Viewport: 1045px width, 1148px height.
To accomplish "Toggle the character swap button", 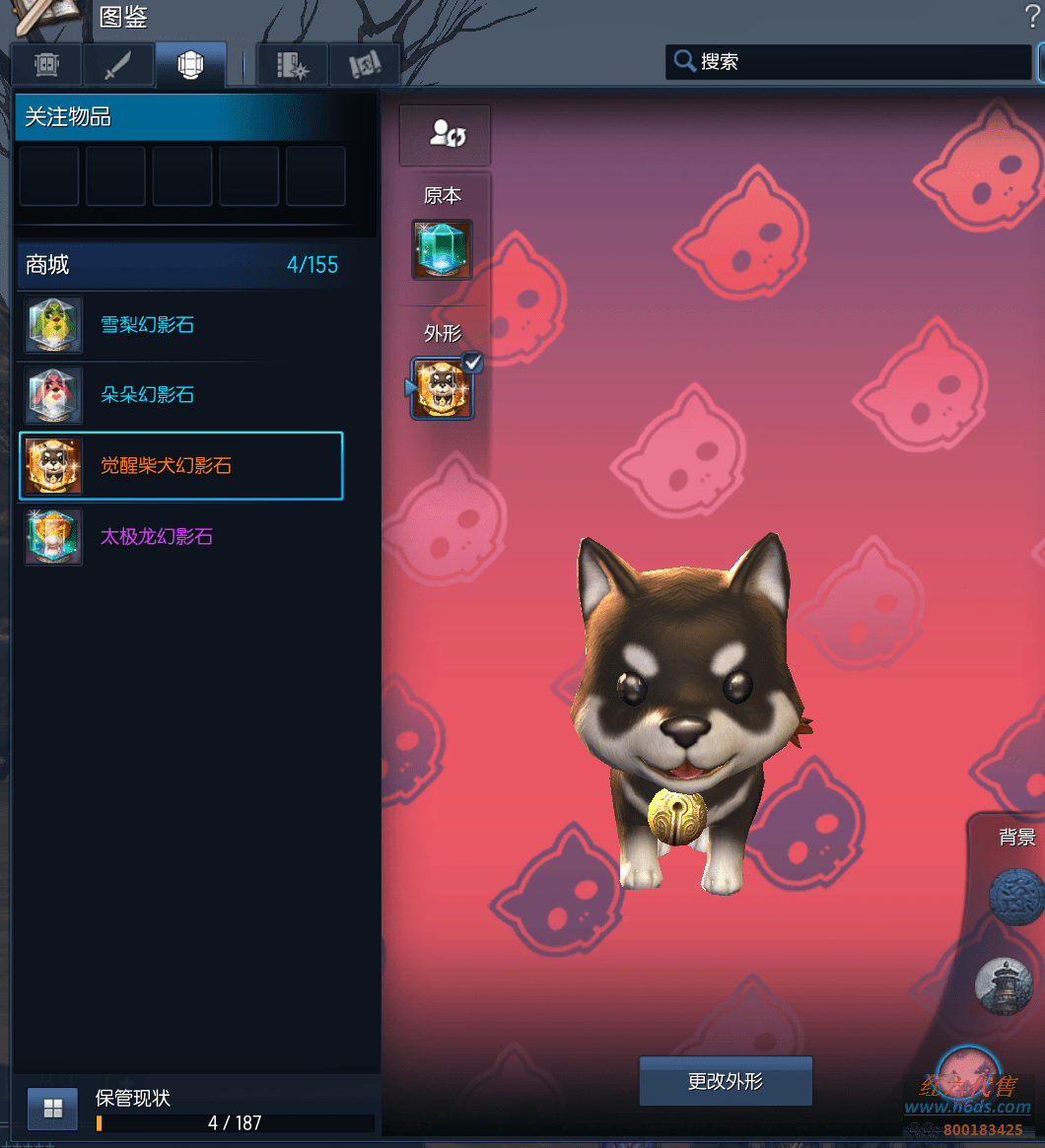I will (x=445, y=135).
